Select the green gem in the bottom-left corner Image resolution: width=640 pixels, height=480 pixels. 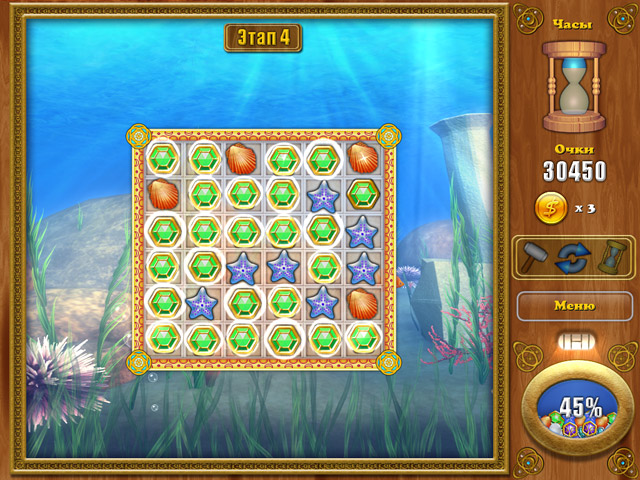point(163,336)
